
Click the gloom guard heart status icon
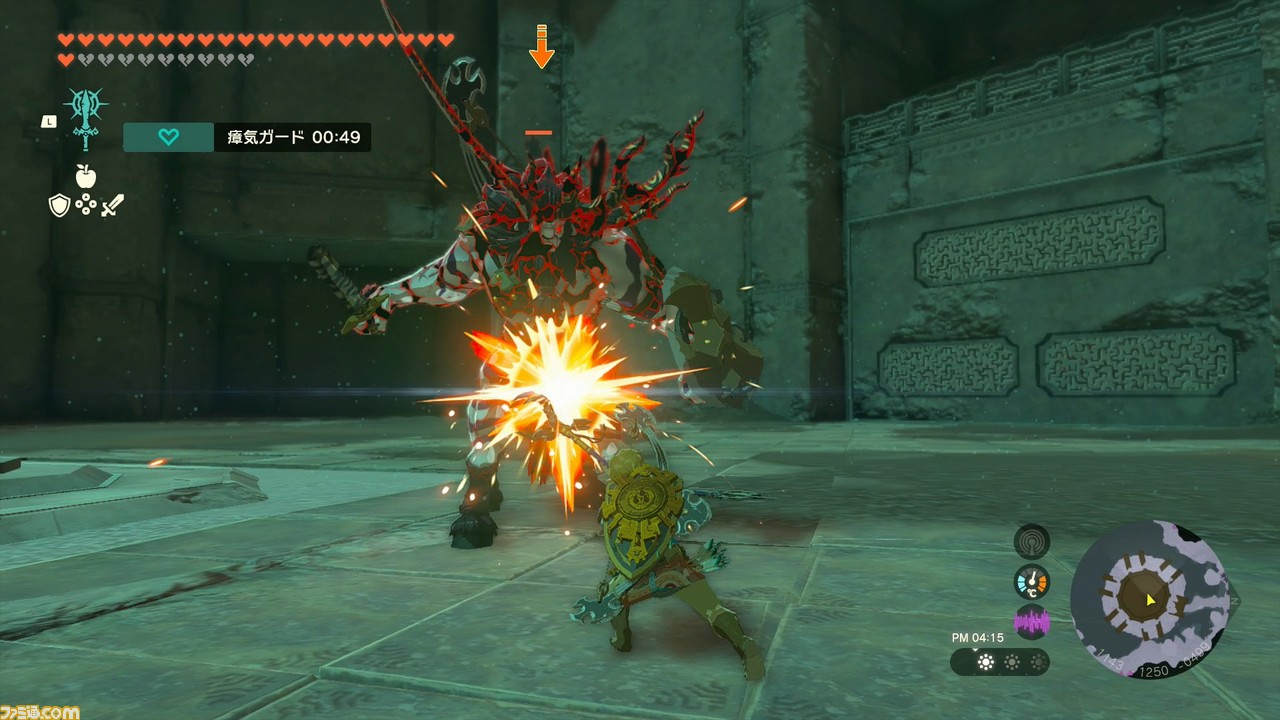(168, 137)
